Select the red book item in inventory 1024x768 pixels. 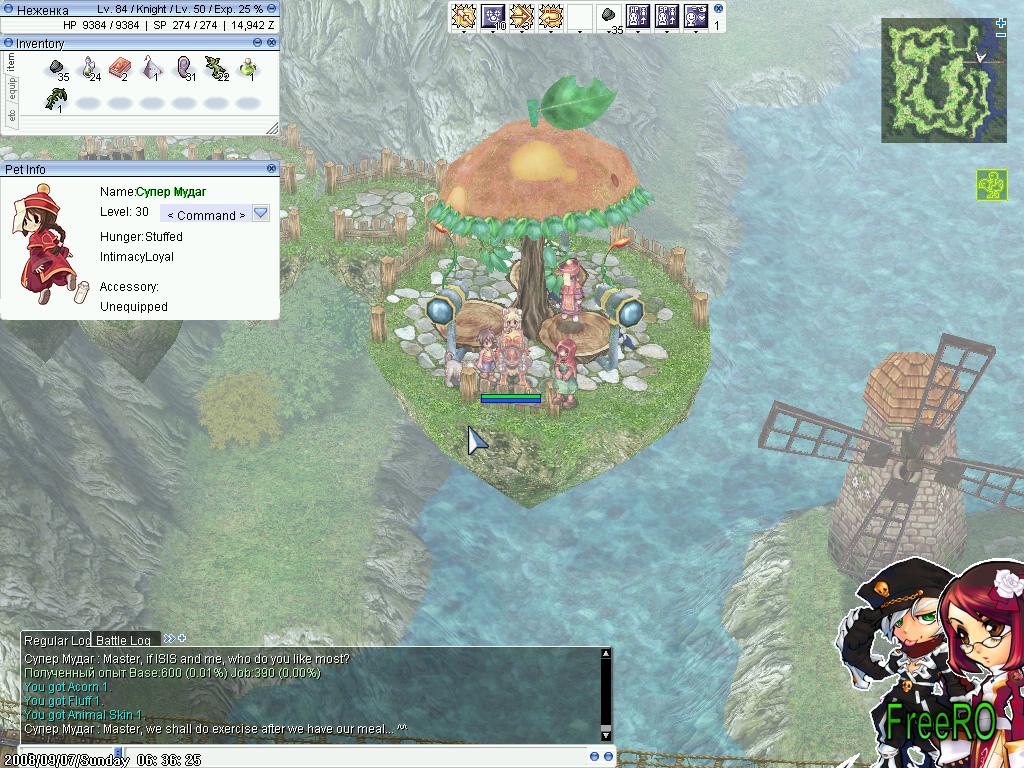point(120,68)
